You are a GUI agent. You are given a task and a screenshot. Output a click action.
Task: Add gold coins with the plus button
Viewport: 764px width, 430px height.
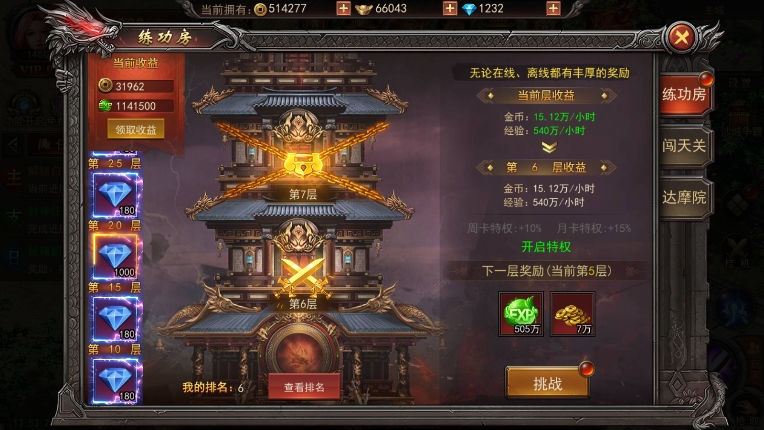pyautogui.click(x=344, y=9)
